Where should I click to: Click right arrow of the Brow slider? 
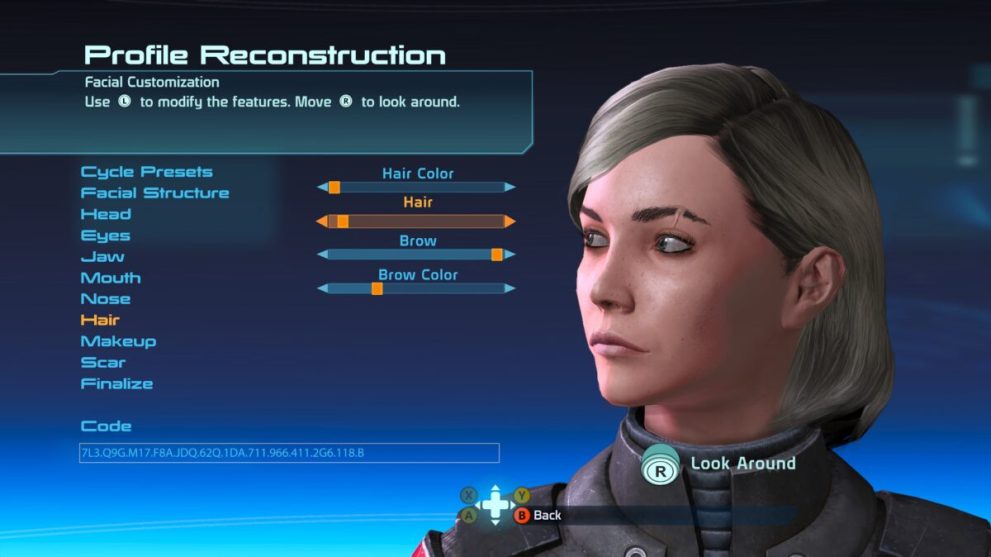(510, 255)
